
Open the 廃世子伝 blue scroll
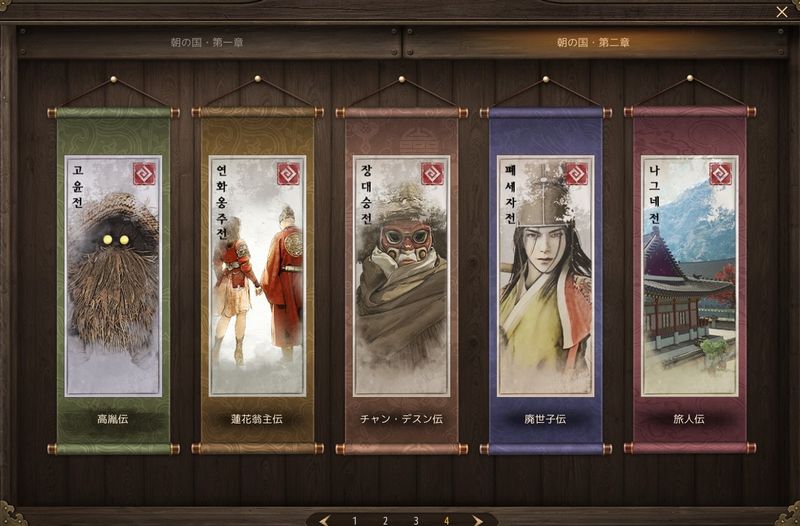(545, 280)
